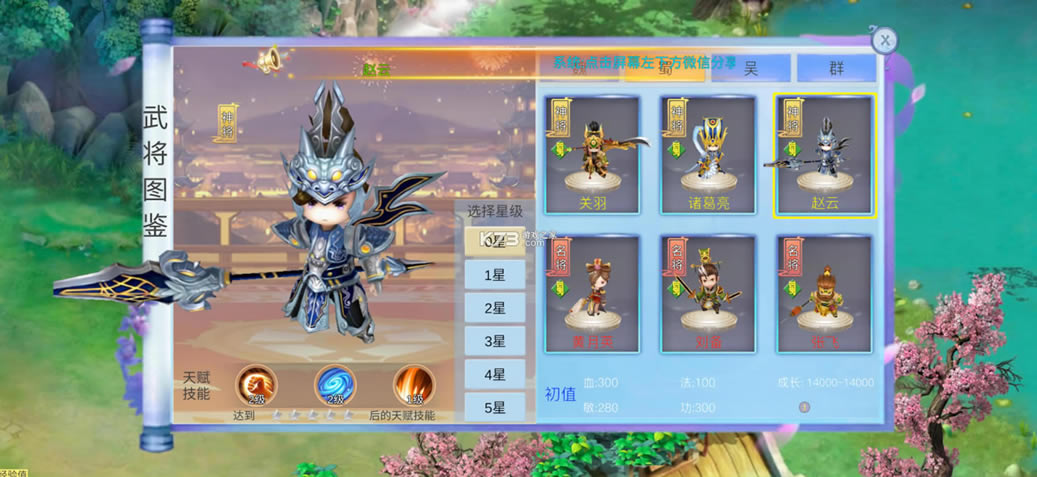The height and width of the screenshot is (477, 1037).
Task: Click the small info icon below 成长
Action: coord(804,407)
